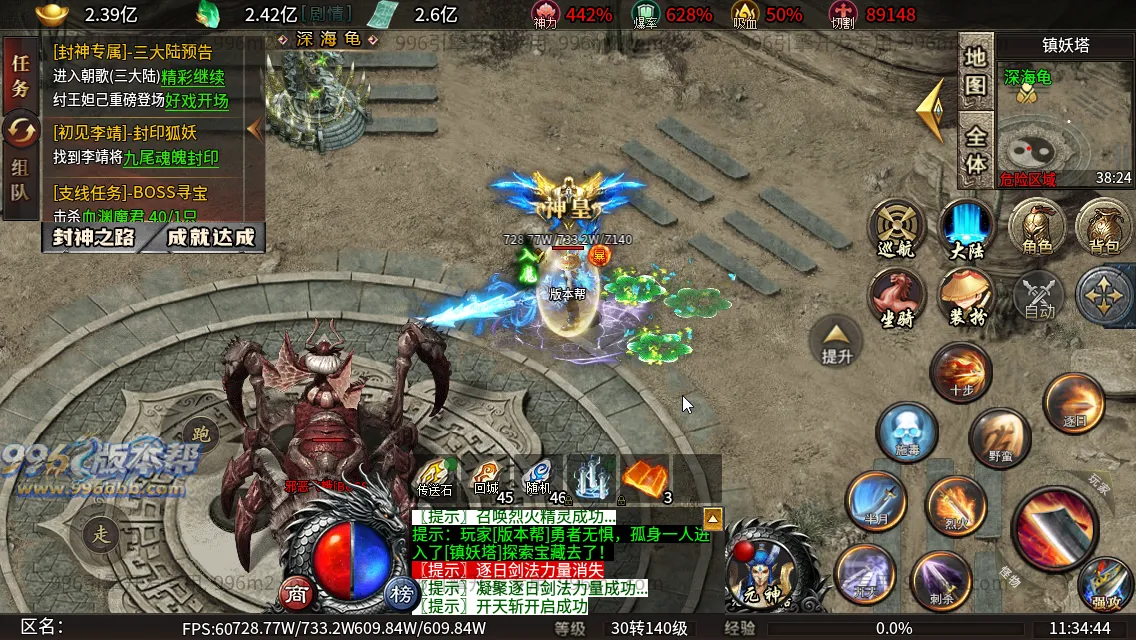Screen dimensions: 1136x640
Task: Use the 传送石 teleport stone slot
Action: click(x=435, y=477)
